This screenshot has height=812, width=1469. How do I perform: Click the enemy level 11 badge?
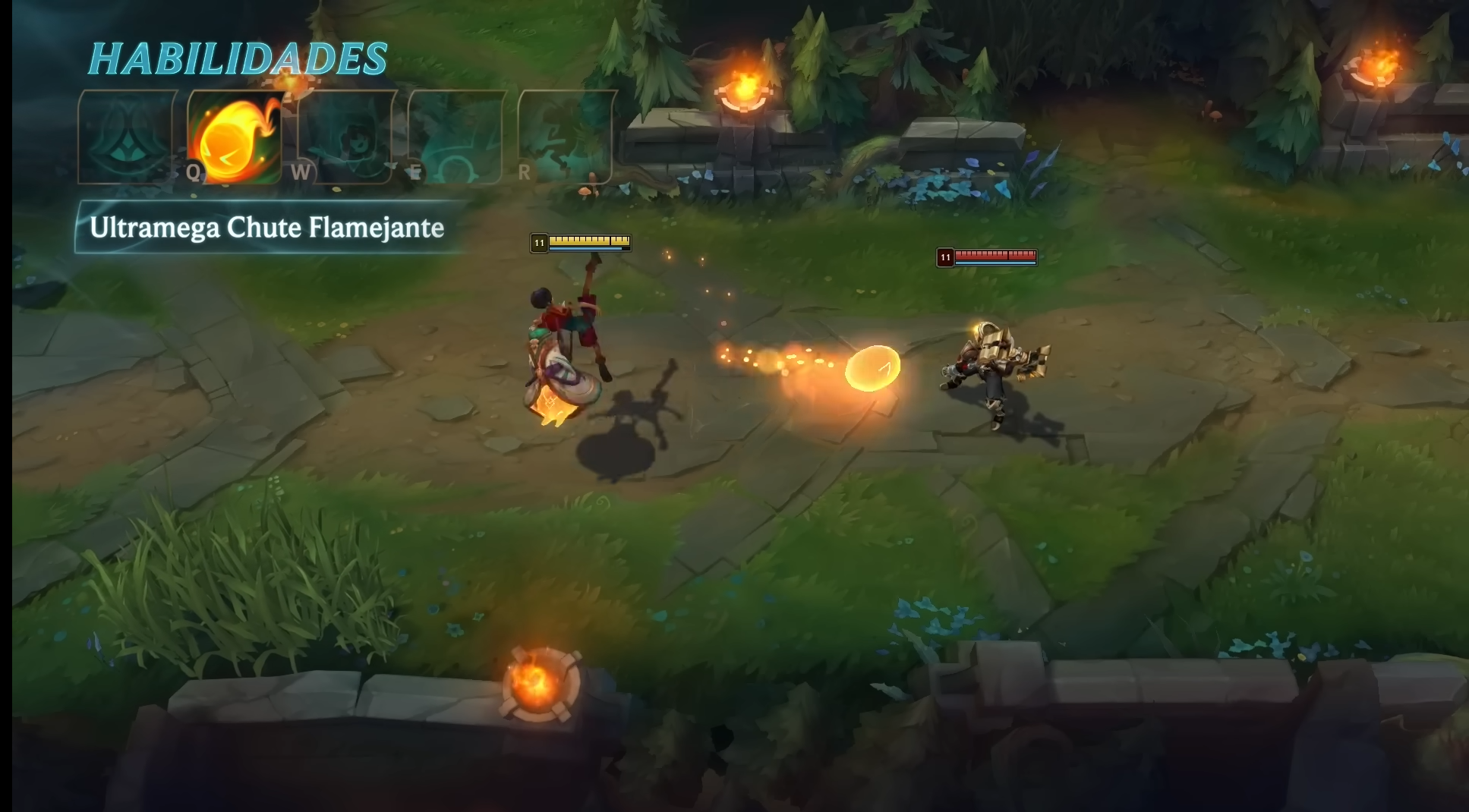945,257
